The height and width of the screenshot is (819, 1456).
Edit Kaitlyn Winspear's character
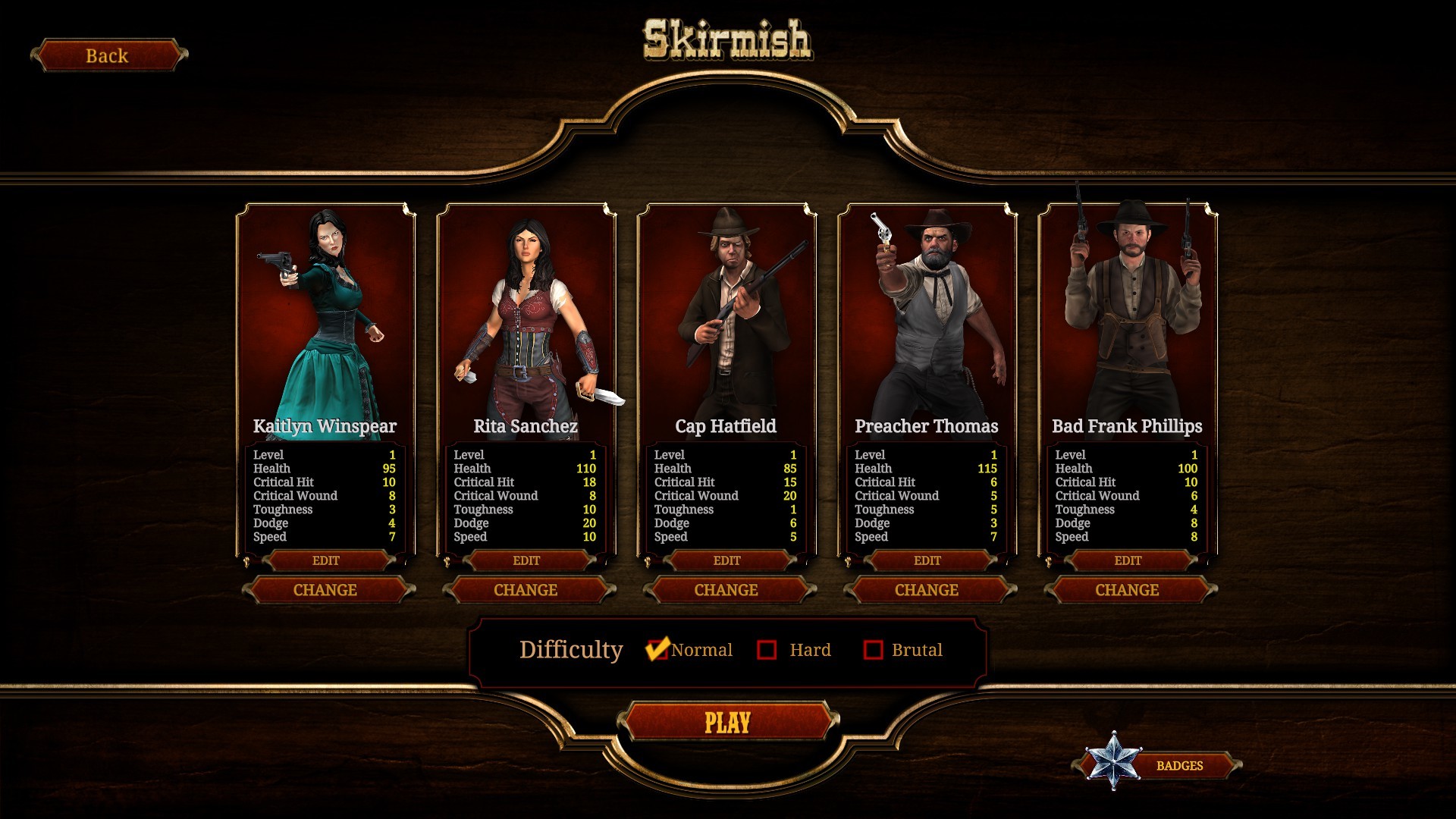coord(326,560)
